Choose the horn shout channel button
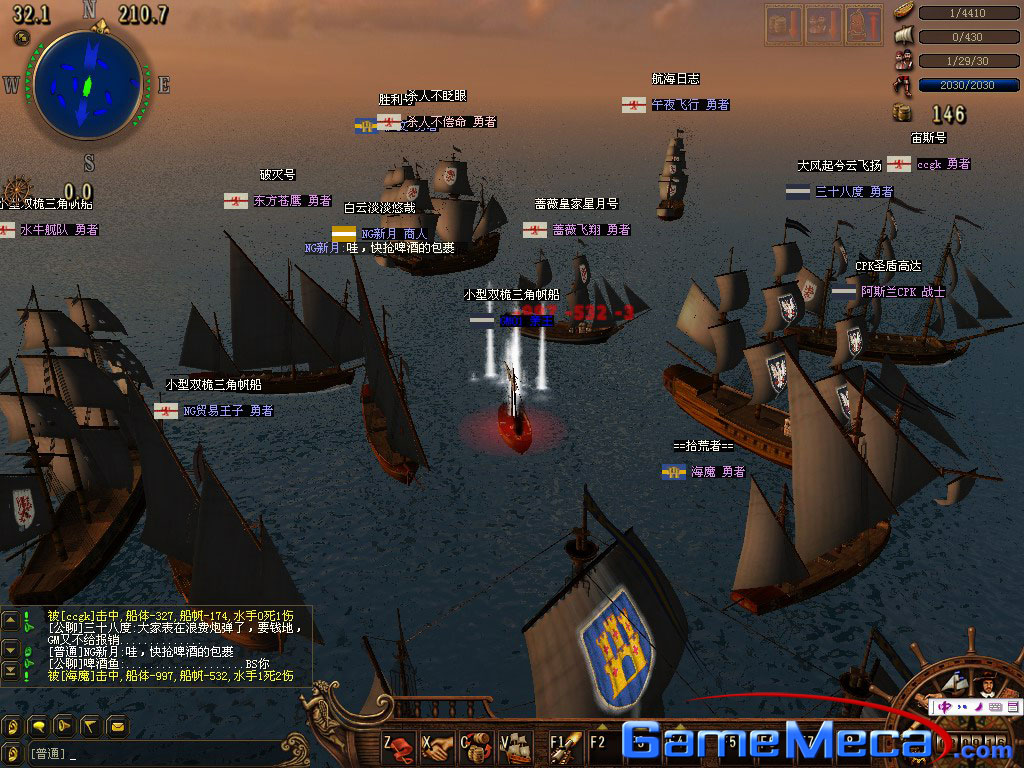The width and height of the screenshot is (1024, 768). pyautogui.click(x=65, y=726)
